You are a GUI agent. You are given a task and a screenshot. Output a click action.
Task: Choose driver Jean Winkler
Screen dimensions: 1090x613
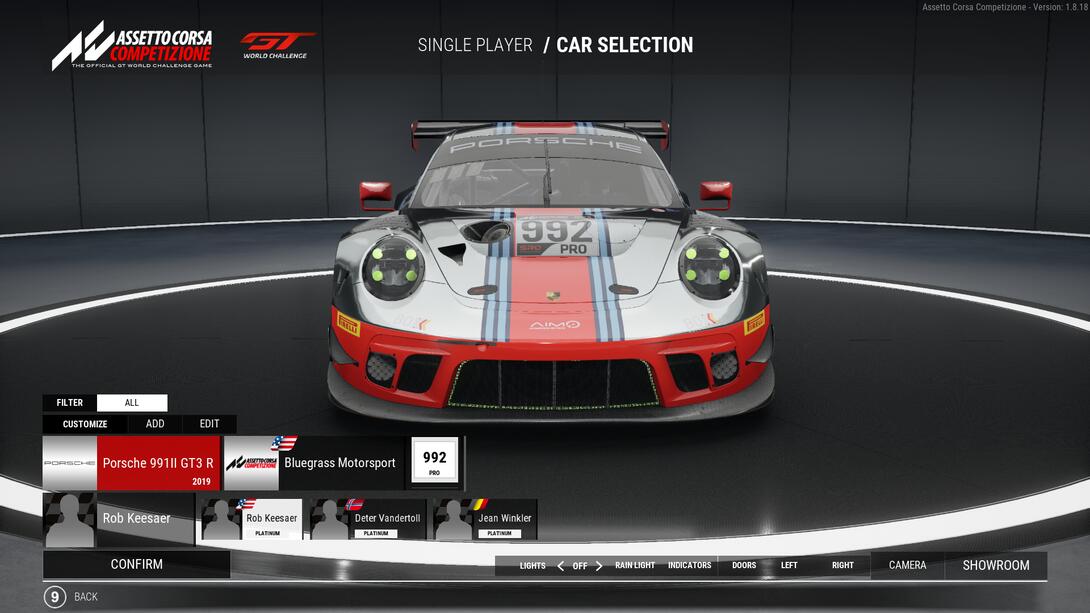click(x=485, y=520)
